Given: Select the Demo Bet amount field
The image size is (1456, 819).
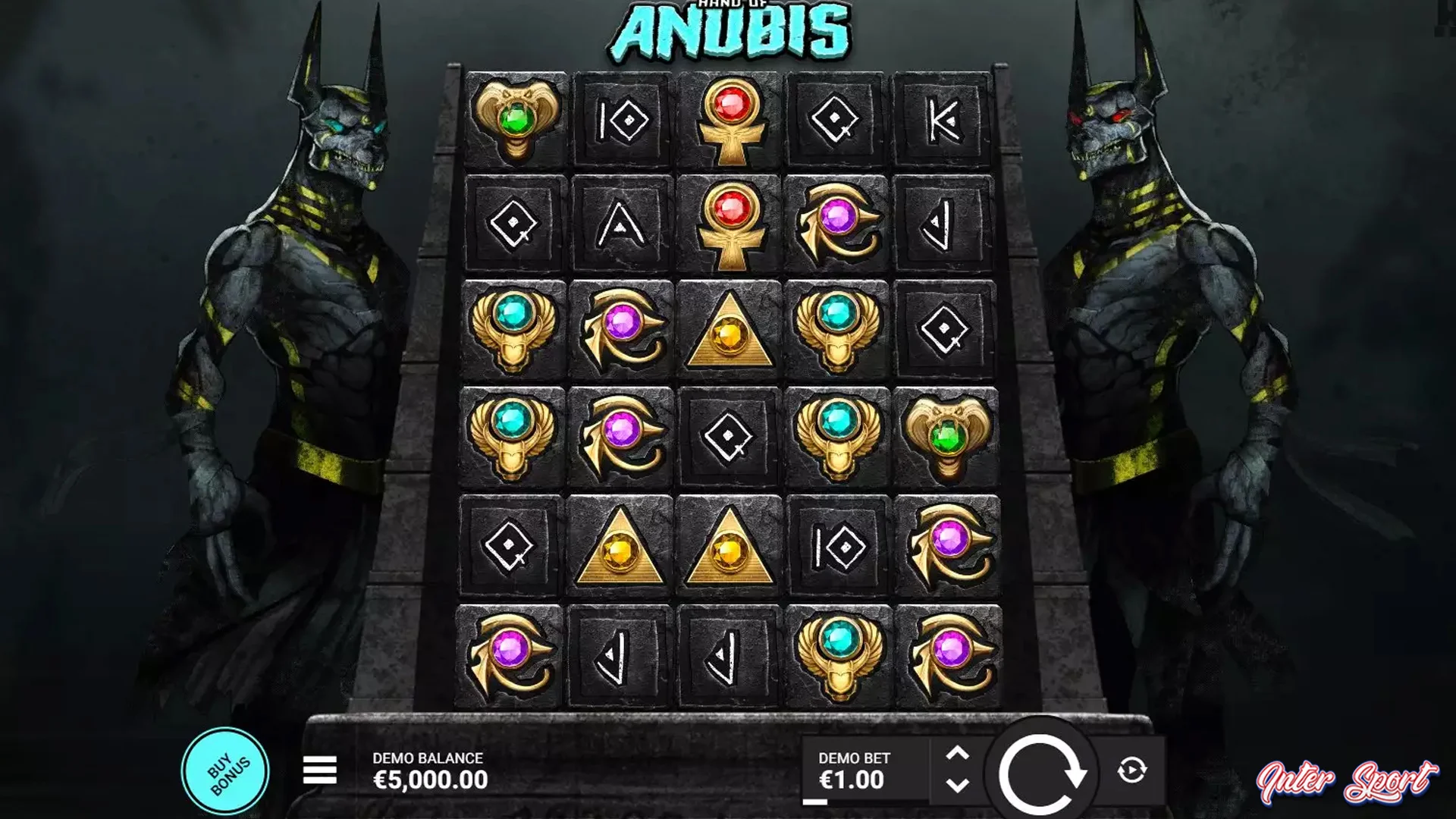Looking at the screenshot, I should click(855, 768).
